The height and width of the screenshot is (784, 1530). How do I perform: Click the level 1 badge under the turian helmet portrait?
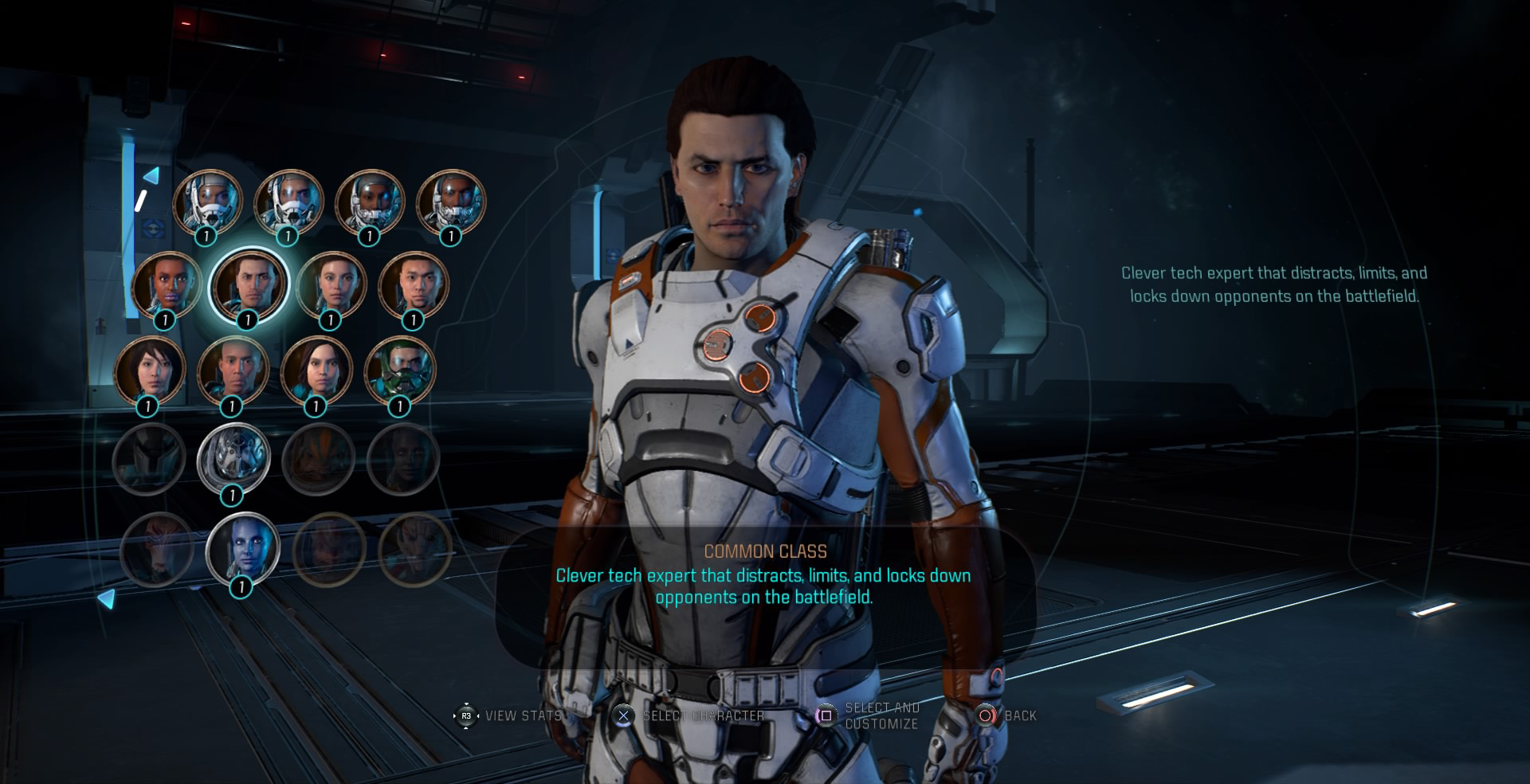[x=234, y=495]
